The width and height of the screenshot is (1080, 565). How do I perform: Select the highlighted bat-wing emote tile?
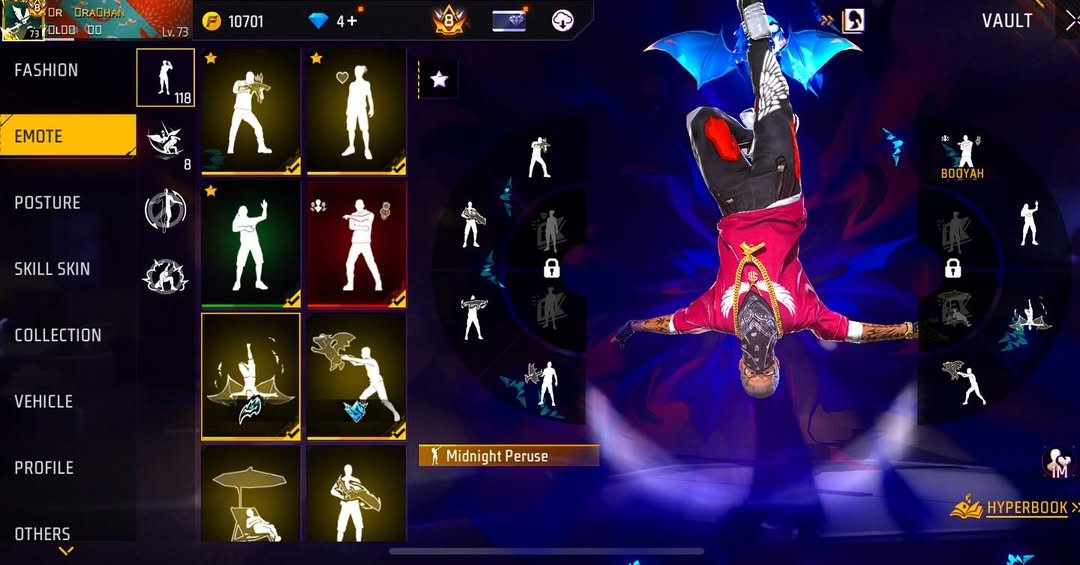coord(250,376)
